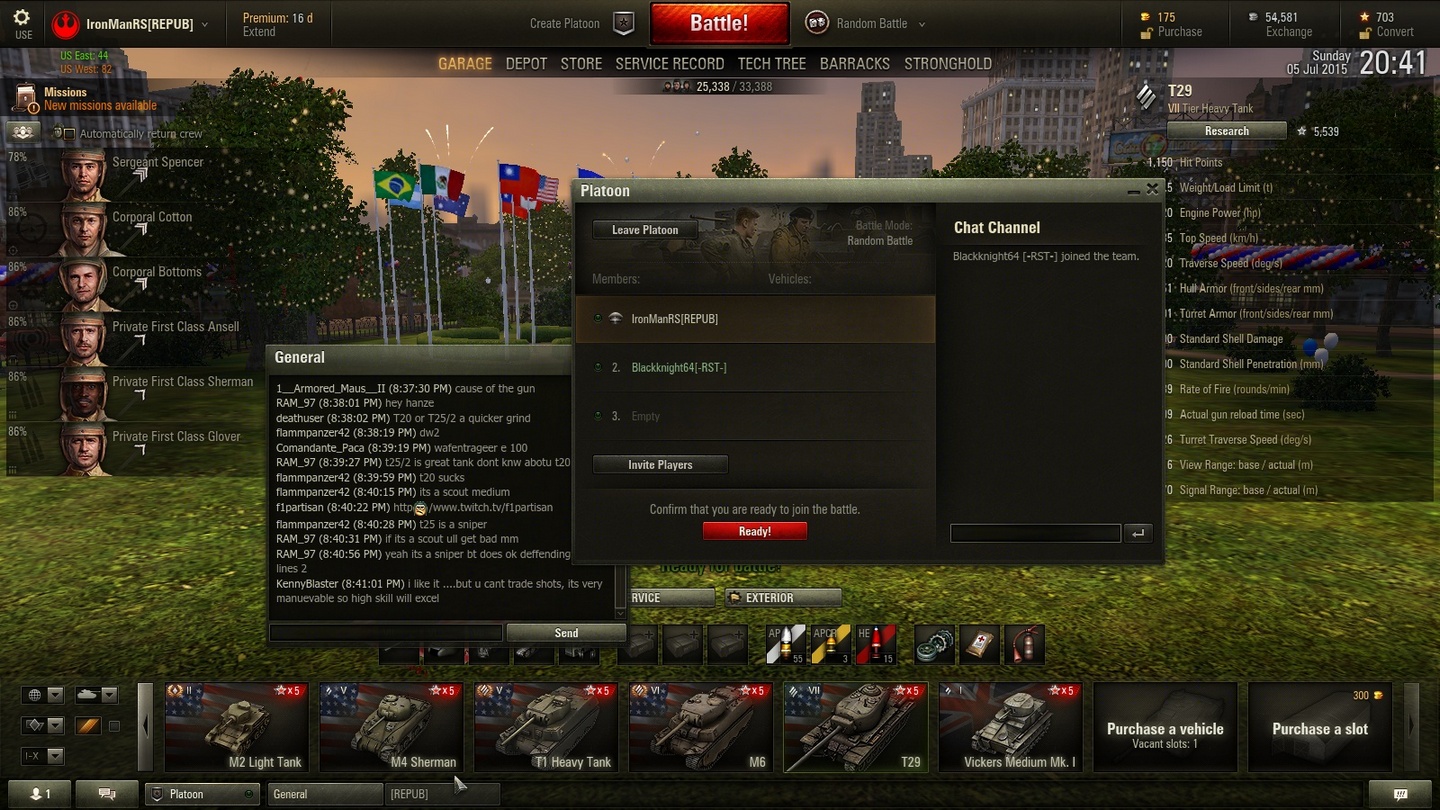The height and width of the screenshot is (810, 1440).
Task: Confirm readiness with the red Ready! button
Action: pyautogui.click(x=754, y=531)
